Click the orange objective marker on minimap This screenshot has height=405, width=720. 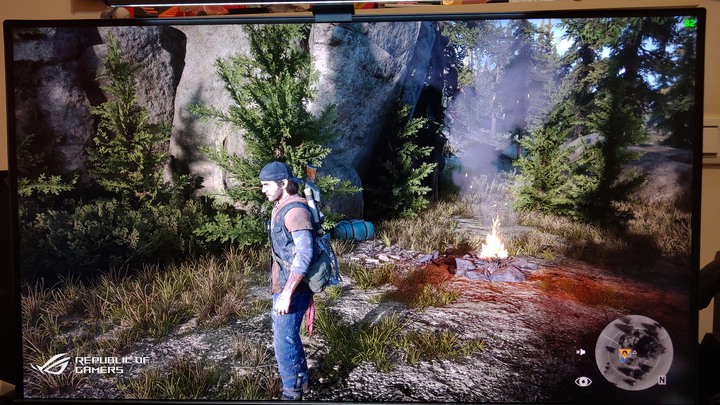pyautogui.click(x=626, y=353)
